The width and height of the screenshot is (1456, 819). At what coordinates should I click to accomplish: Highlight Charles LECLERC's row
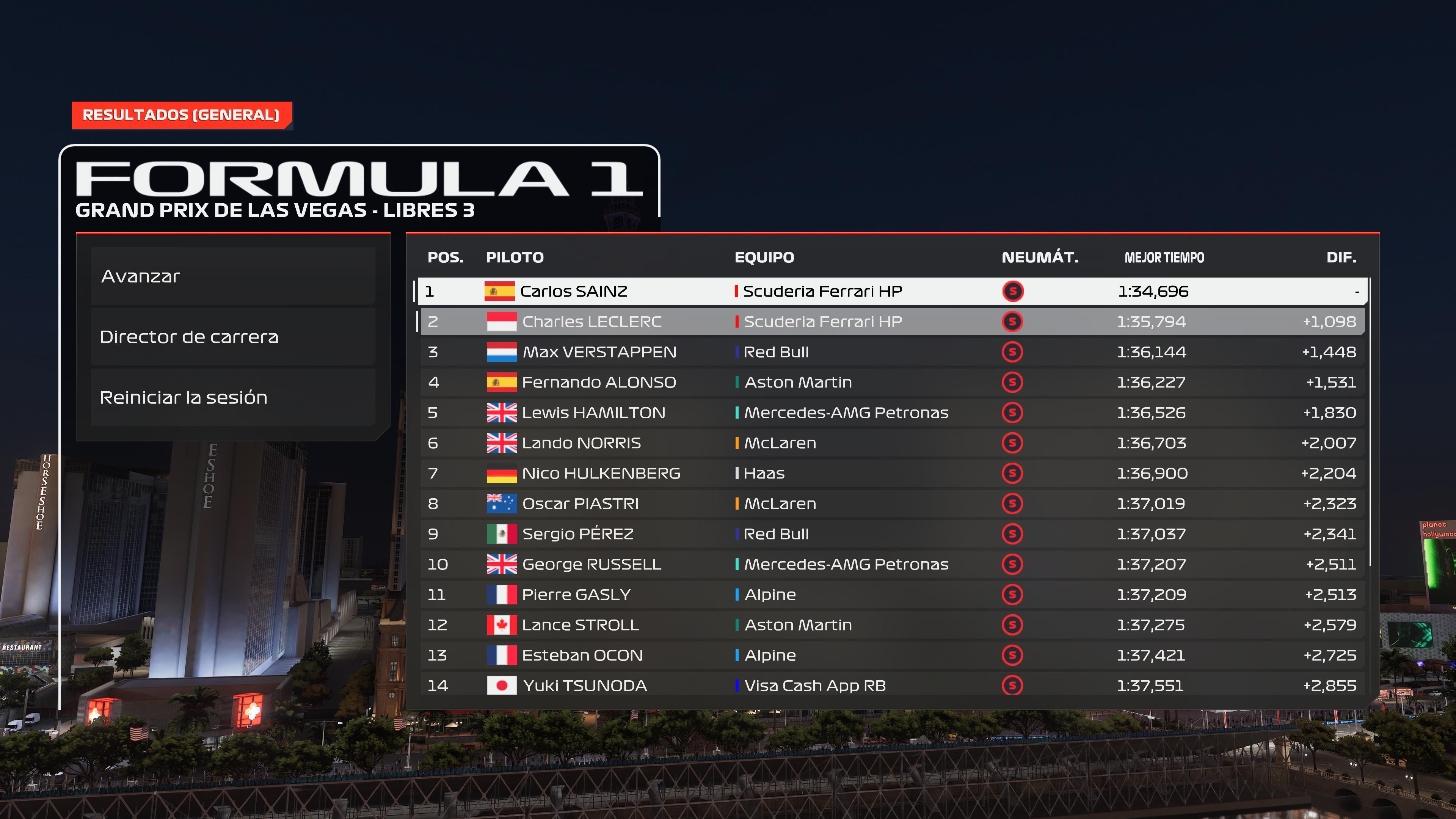(x=892, y=322)
